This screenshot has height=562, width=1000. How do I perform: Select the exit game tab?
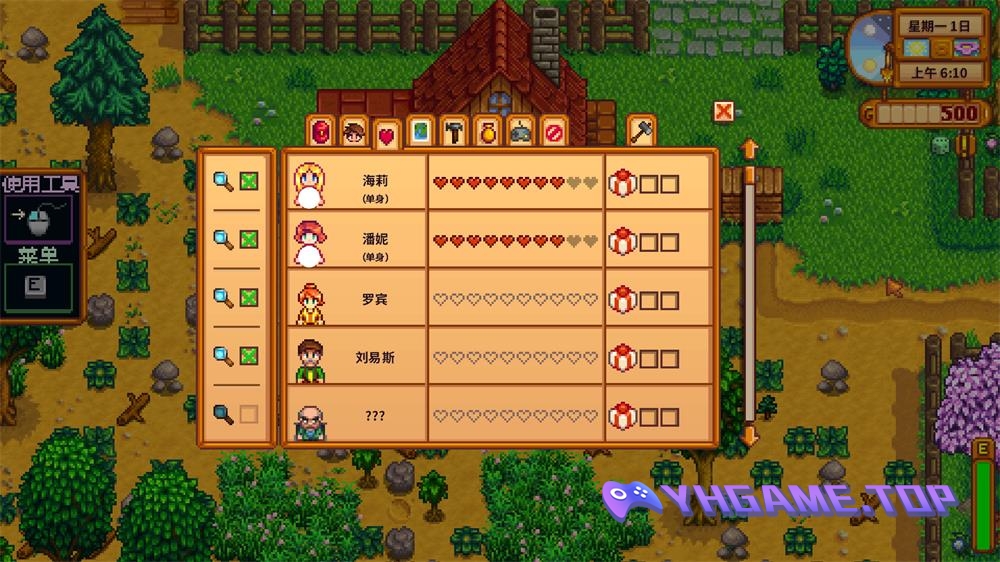tap(553, 132)
